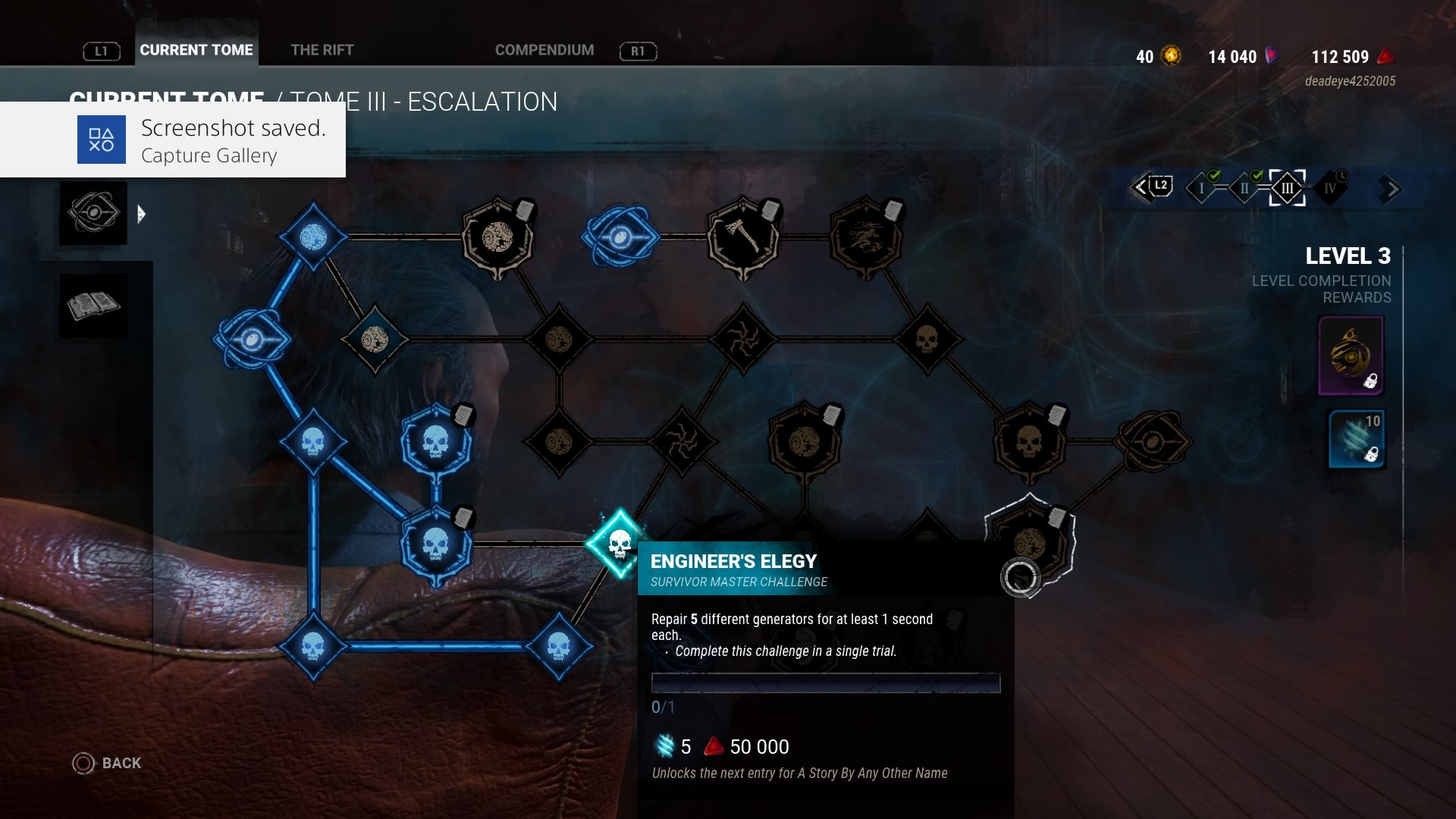Image resolution: width=1456 pixels, height=819 pixels.
Task: View the locked charm level reward
Action: pyautogui.click(x=1351, y=356)
